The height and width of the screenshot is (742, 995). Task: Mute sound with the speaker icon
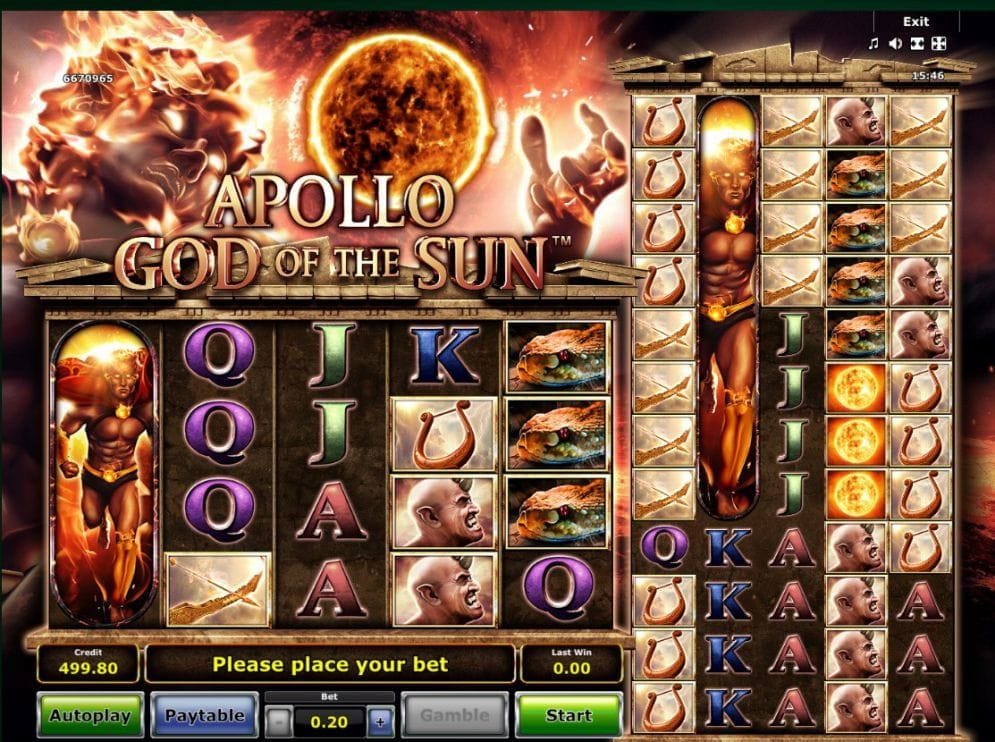coord(895,43)
